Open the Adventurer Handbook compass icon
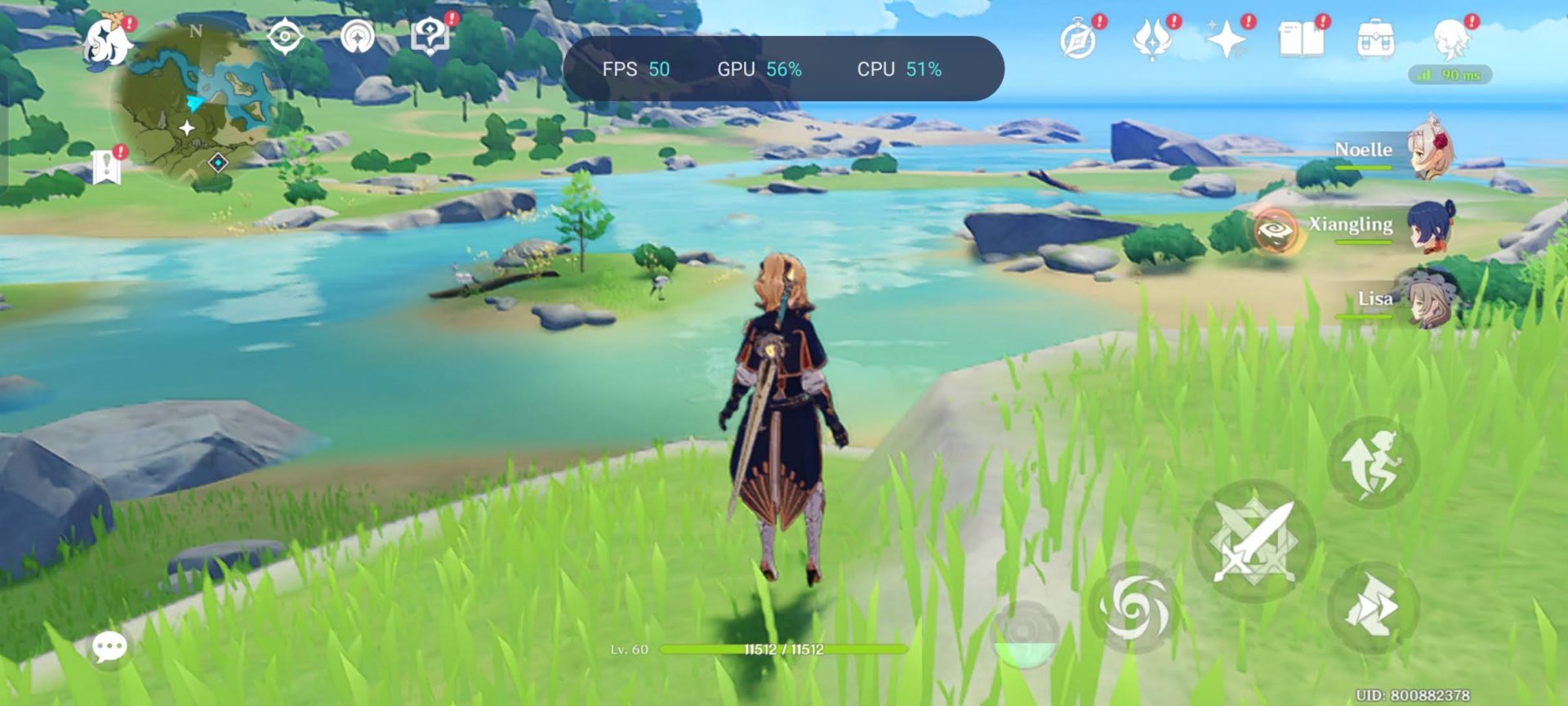Screen dimensions: 1568x706 [1078, 39]
